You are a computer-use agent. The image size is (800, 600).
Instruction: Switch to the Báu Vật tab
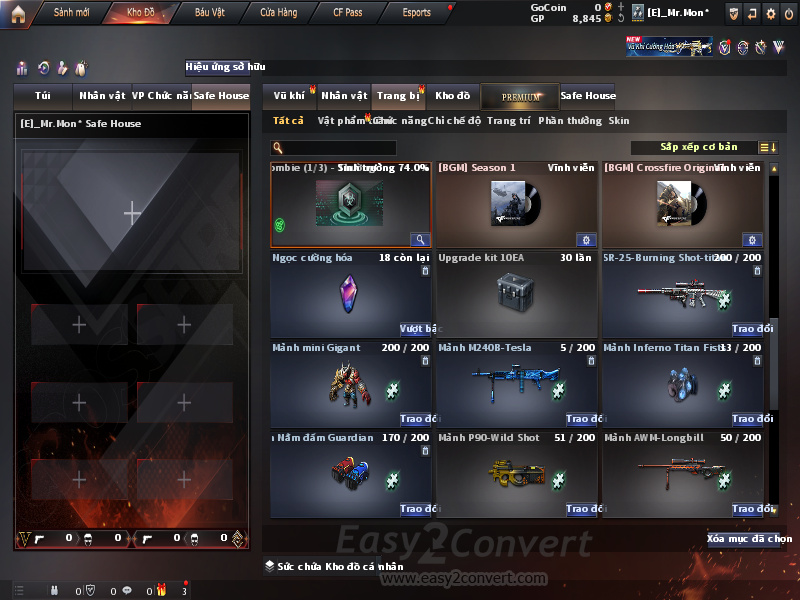tap(210, 13)
